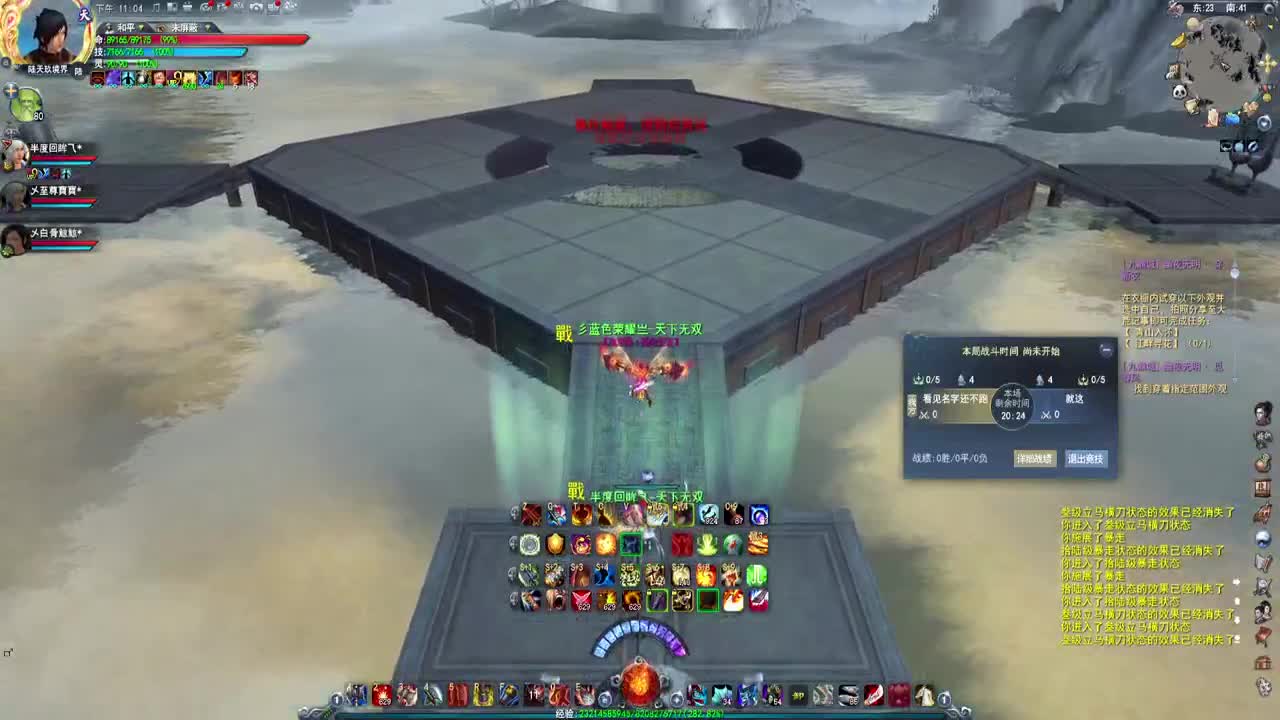Viewport: 1280px width, 720px height.
Task: Select the camera screenshot icon in the top toolbar
Action: tap(255, 8)
